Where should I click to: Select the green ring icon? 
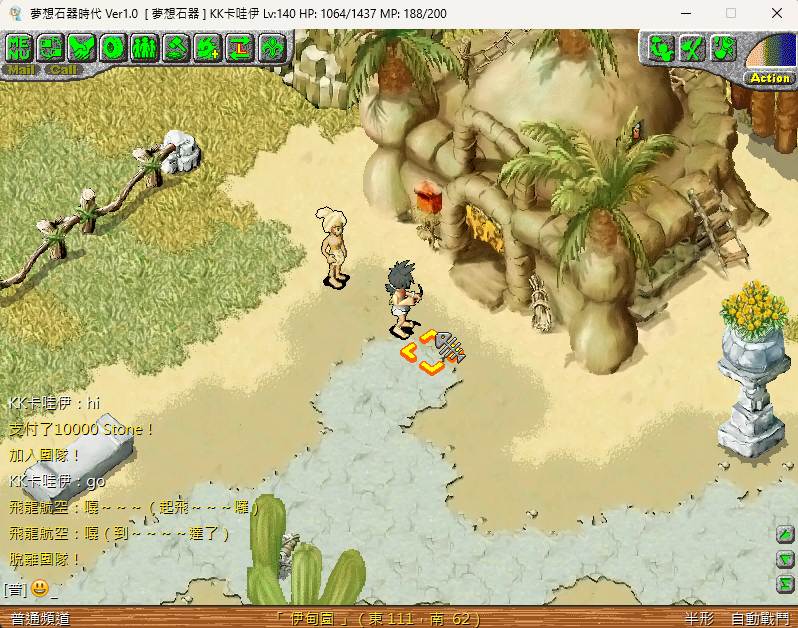click(114, 46)
